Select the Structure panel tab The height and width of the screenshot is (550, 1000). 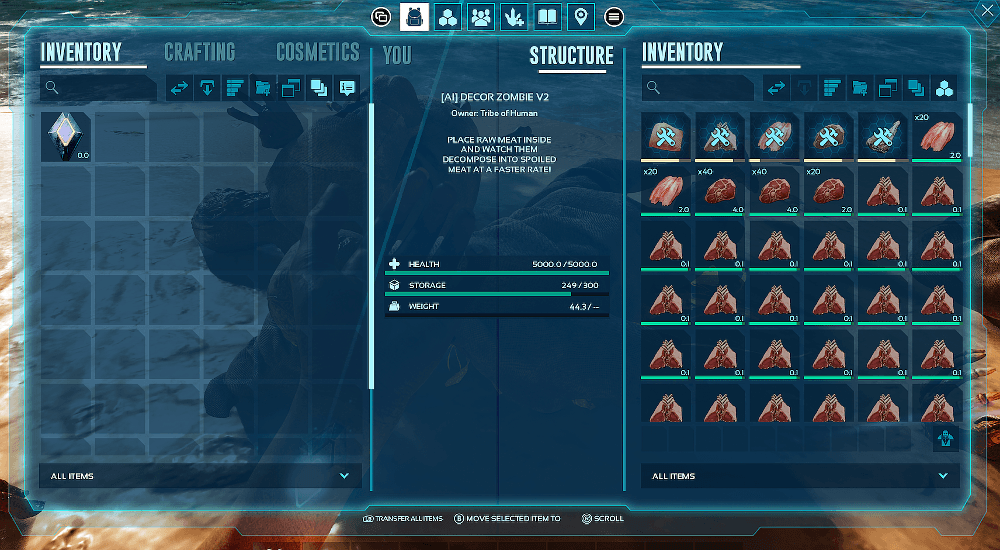[x=571, y=55]
